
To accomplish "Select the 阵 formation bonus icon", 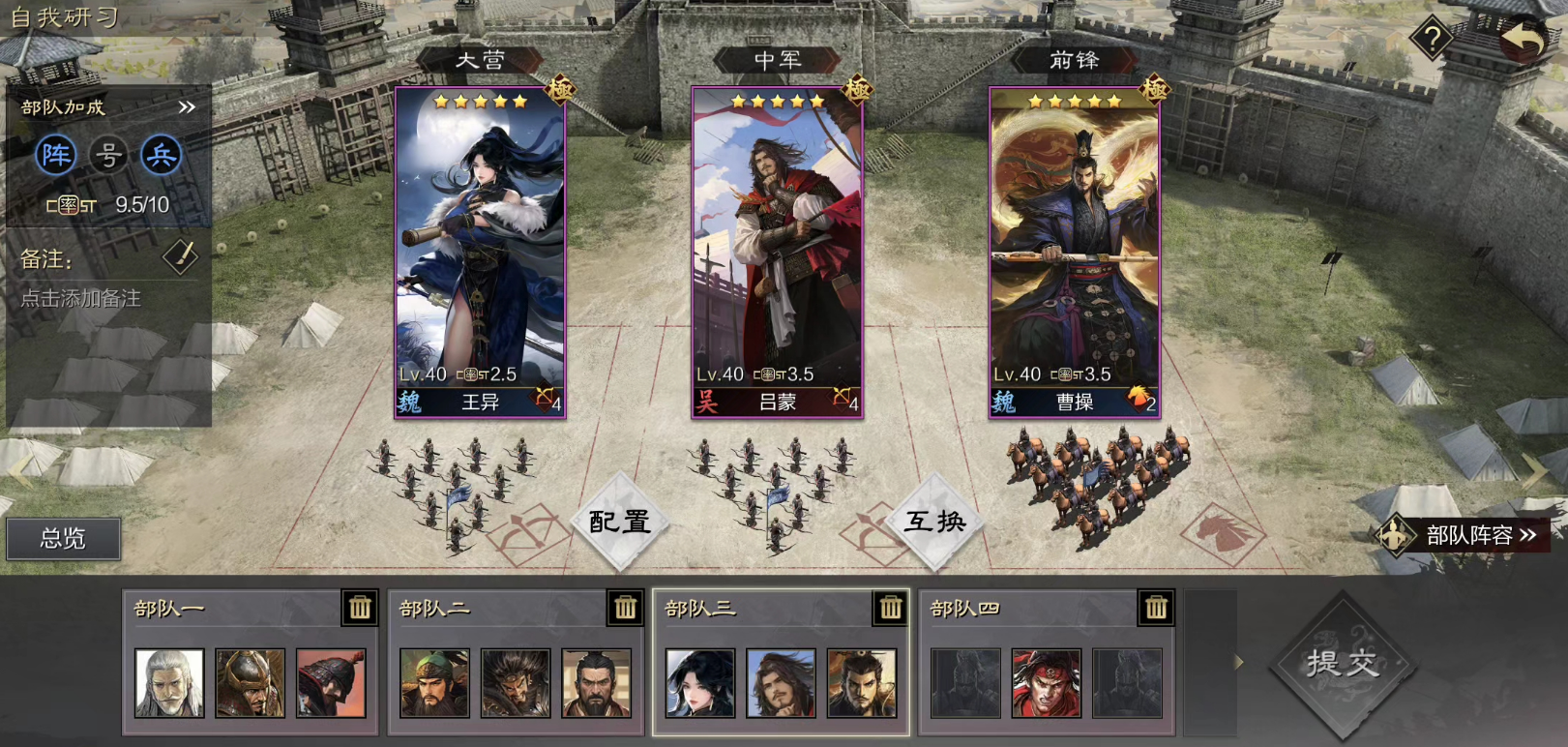I will (56, 155).
